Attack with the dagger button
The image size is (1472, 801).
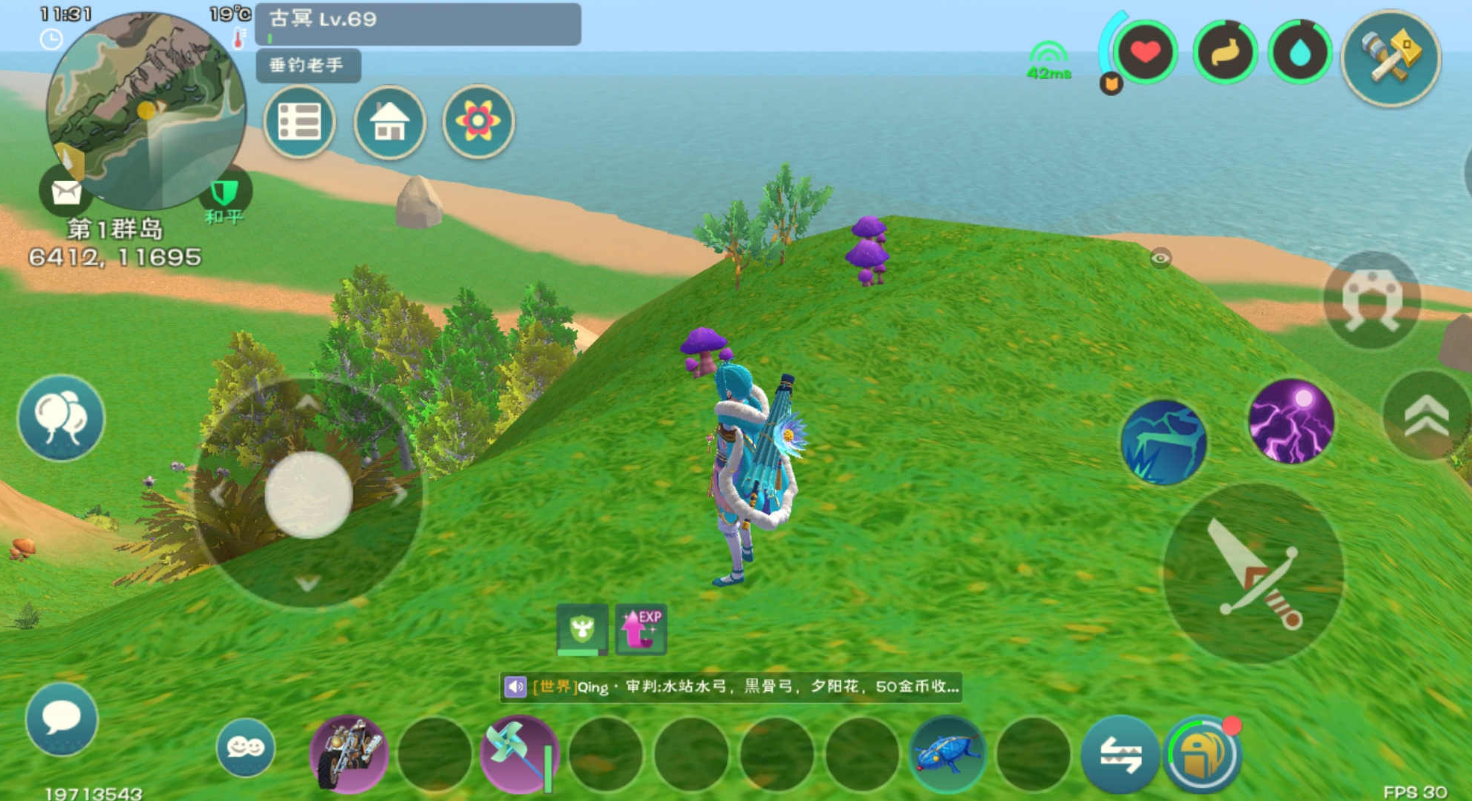click(1253, 573)
